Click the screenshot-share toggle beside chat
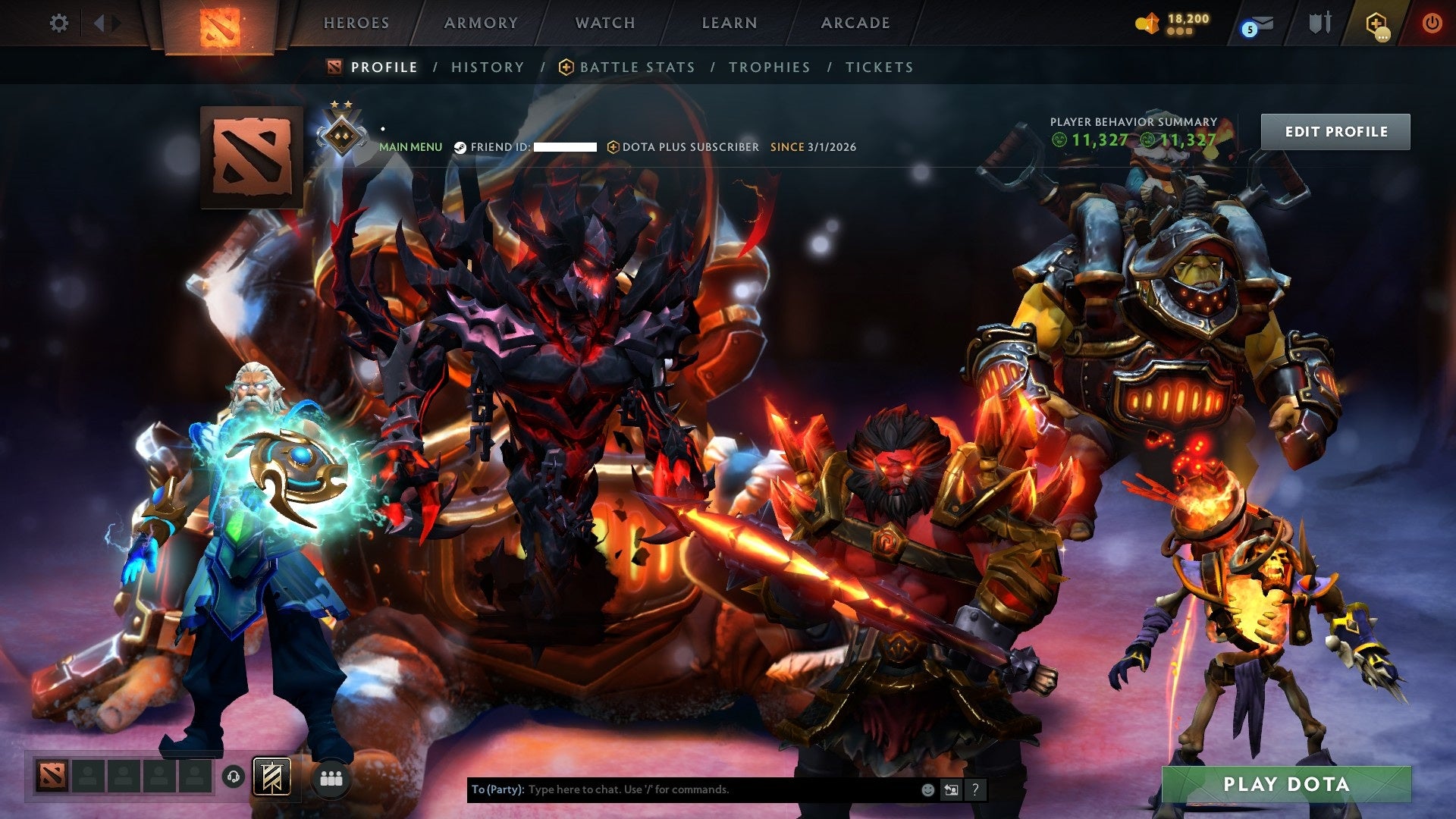This screenshot has height=819, width=1456. pyautogui.click(x=951, y=789)
